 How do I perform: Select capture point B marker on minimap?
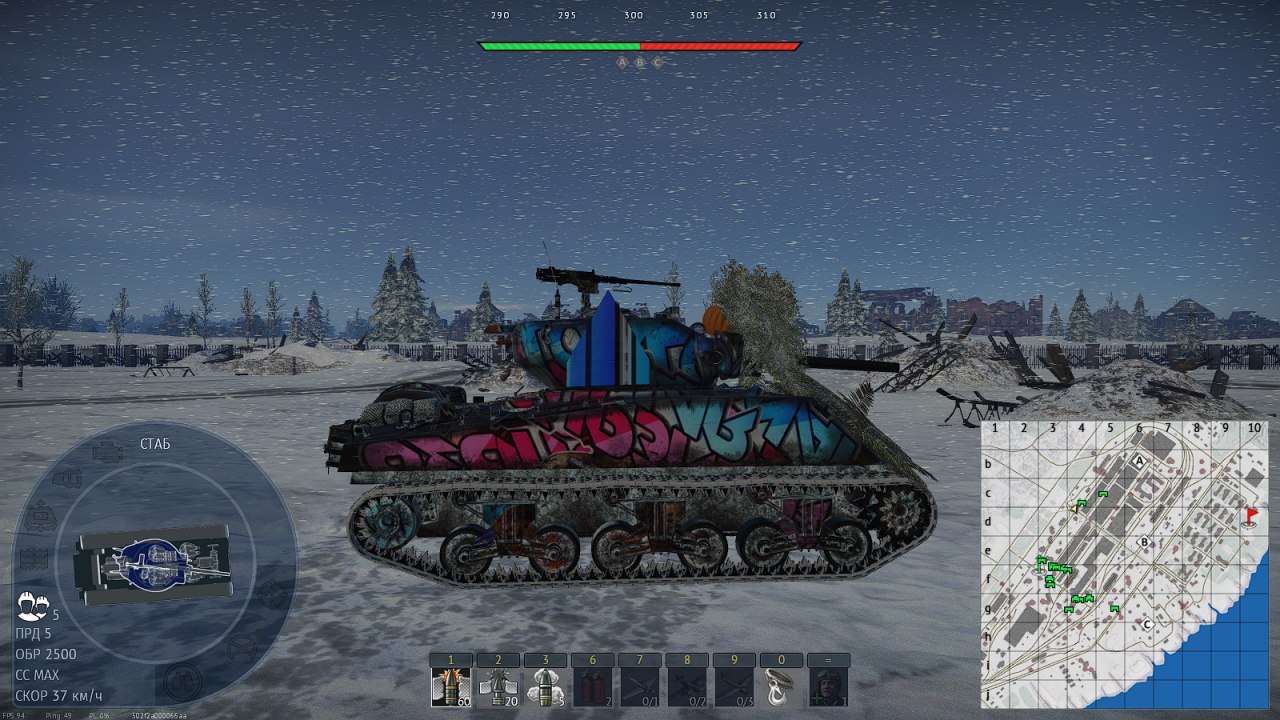click(x=1145, y=543)
